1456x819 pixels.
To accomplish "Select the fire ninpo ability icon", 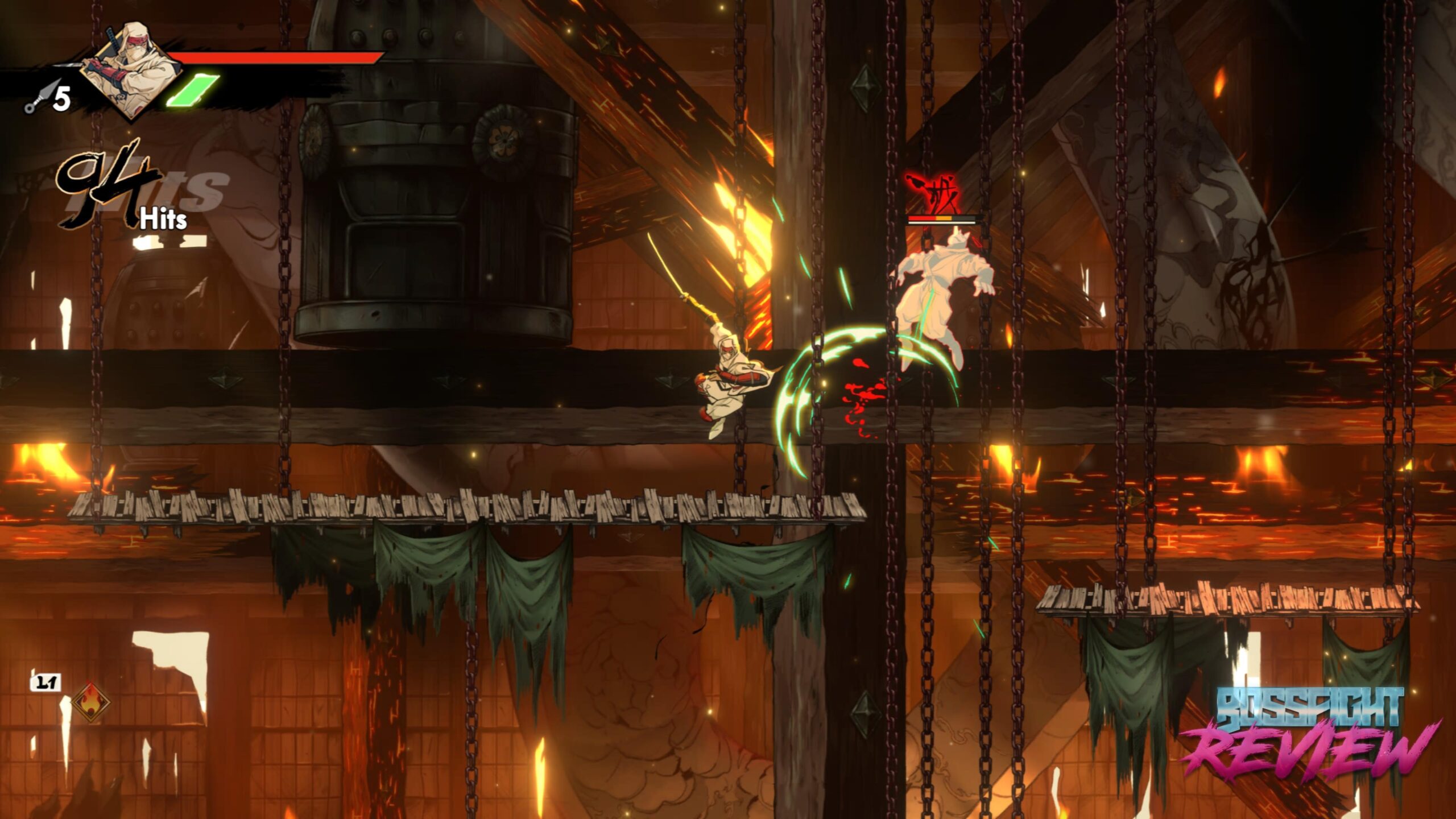I will pos(90,701).
